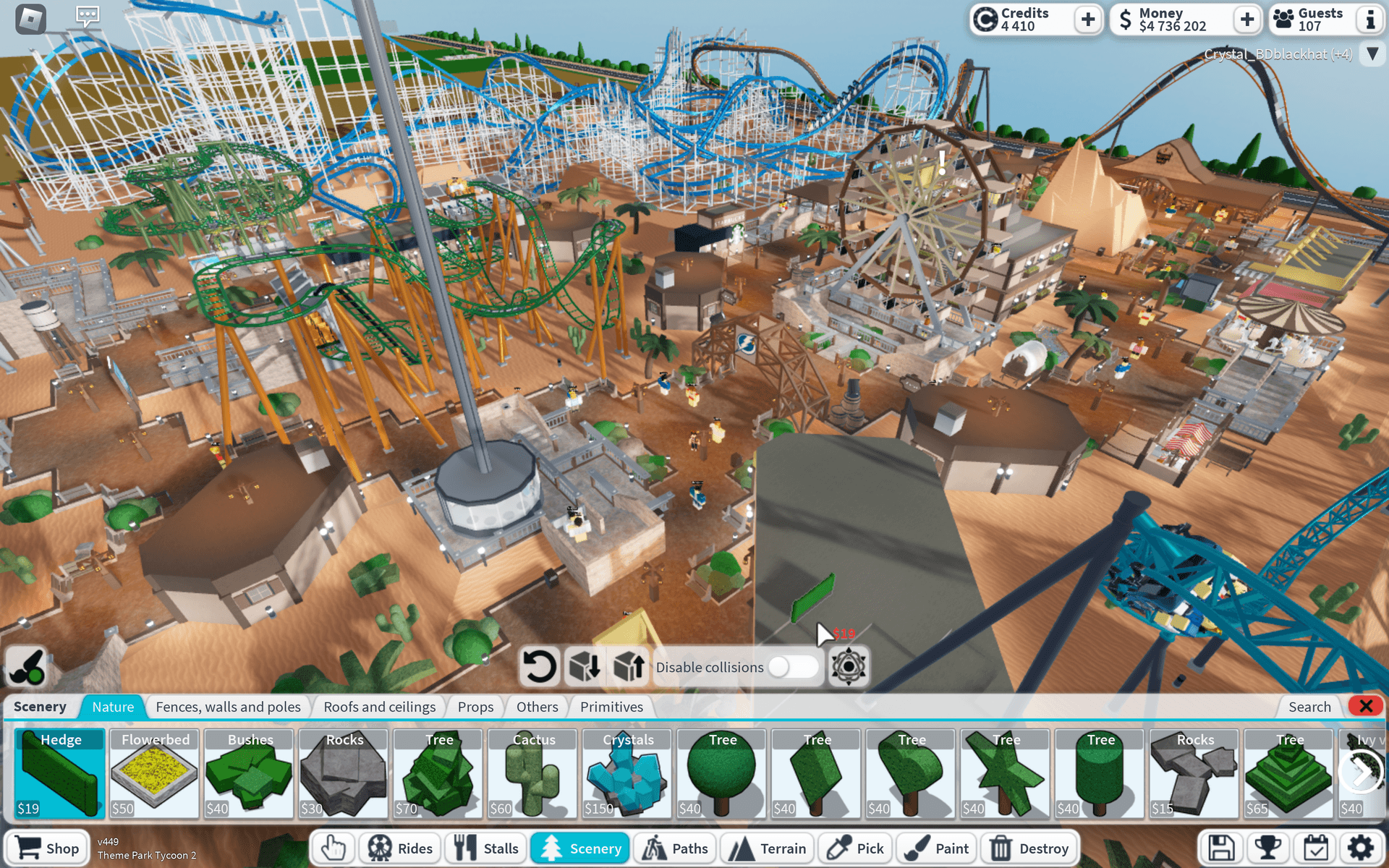
Task: Select the Pick tool
Action: [855, 848]
